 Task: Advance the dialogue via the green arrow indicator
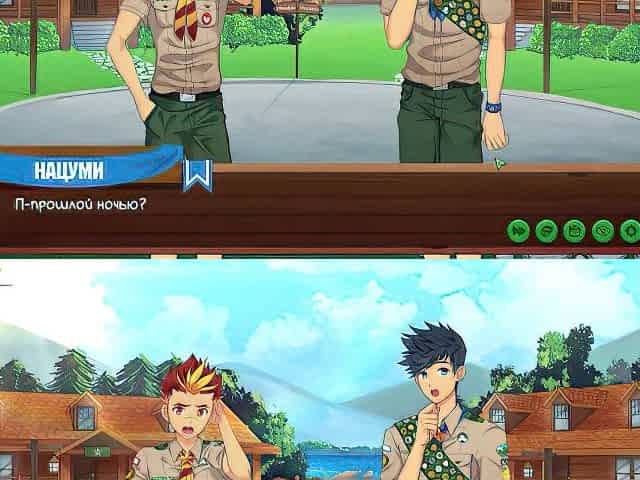[x=499, y=163]
